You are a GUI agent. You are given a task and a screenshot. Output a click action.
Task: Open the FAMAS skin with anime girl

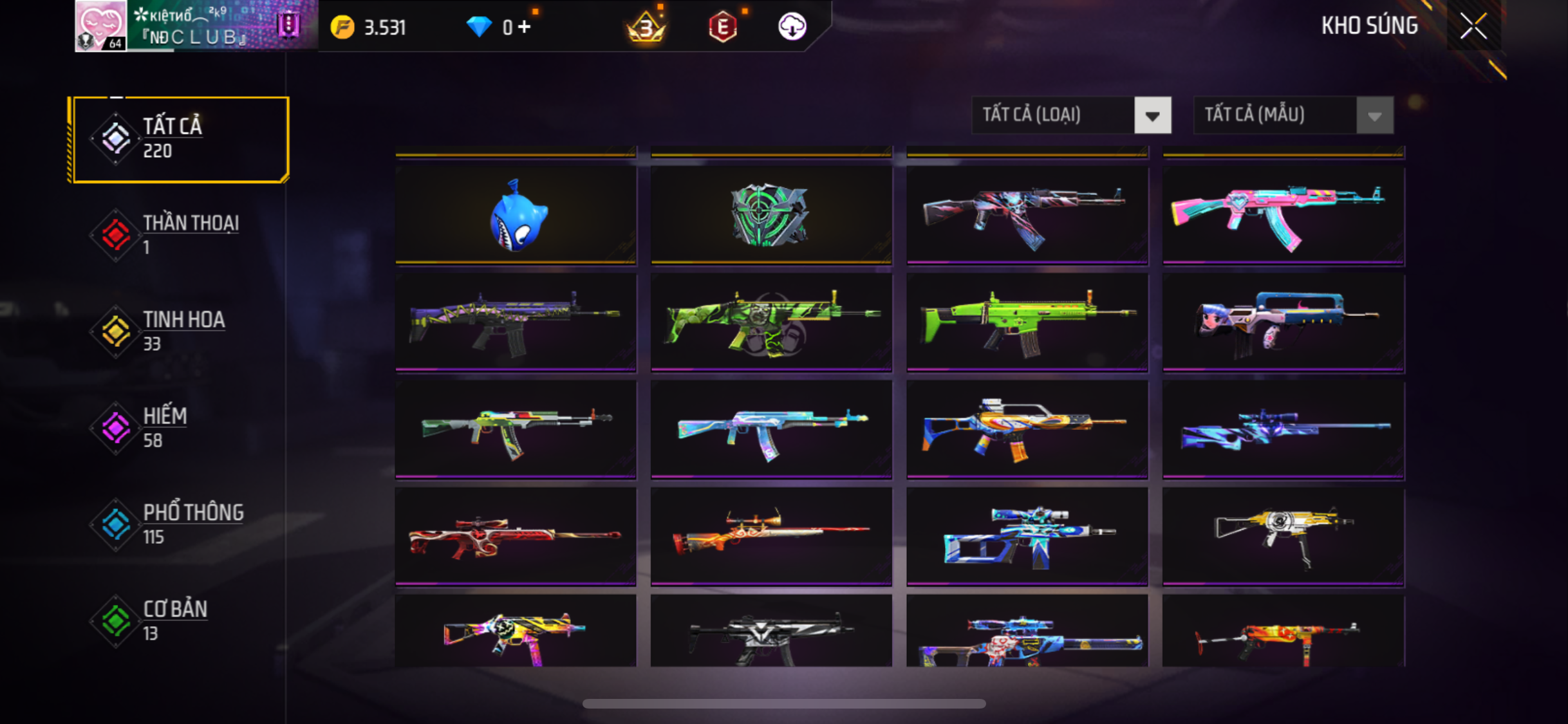coord(1283,322)
